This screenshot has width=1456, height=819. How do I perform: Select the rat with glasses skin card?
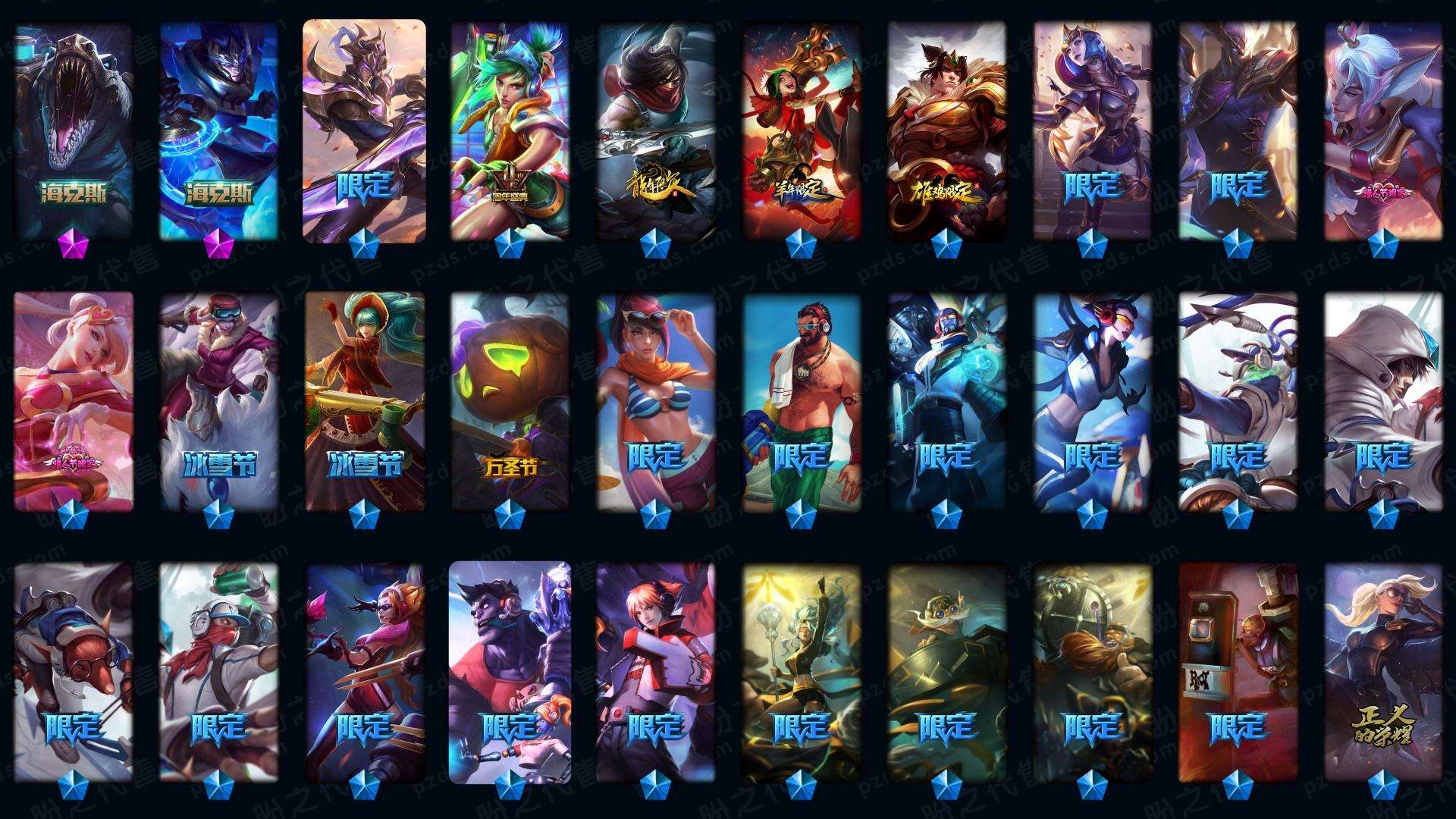click(74, 671)
